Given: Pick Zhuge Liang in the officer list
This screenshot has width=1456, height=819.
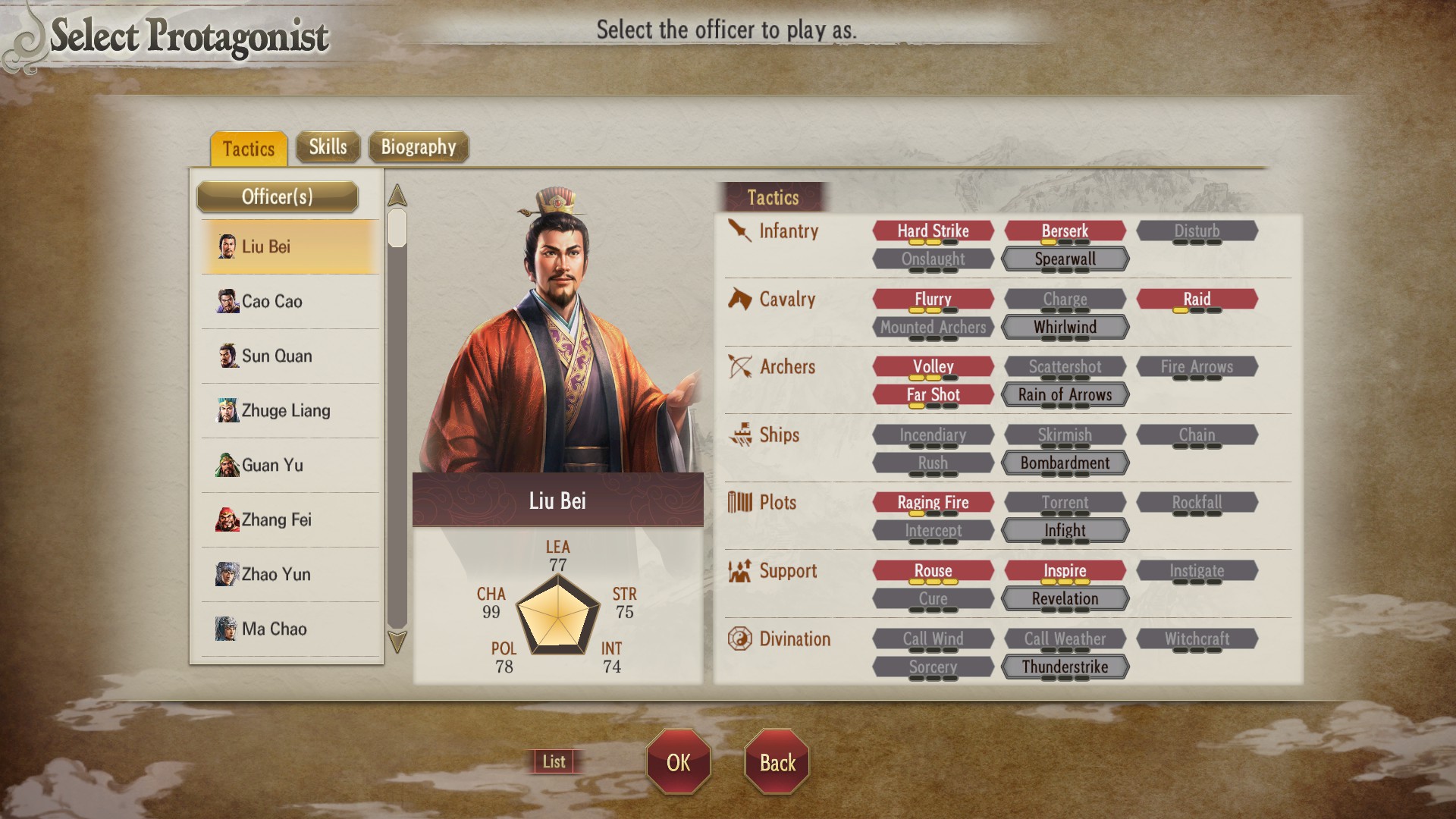Looking at the screenshot, I should 290,411.
